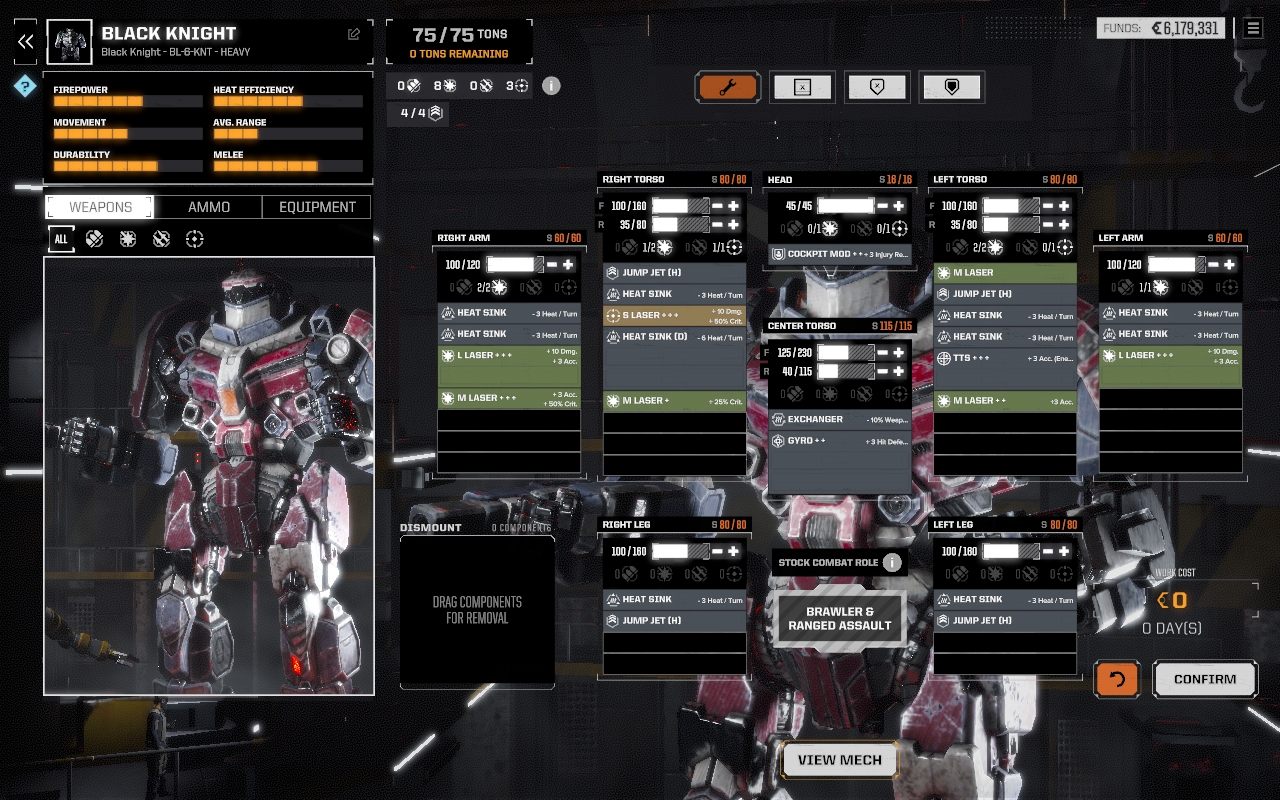Image resolution: width=1280 pixels, height=800 pixels.
Task: Pick the Exchanger in Center Torso
Action: click(840, 419)
